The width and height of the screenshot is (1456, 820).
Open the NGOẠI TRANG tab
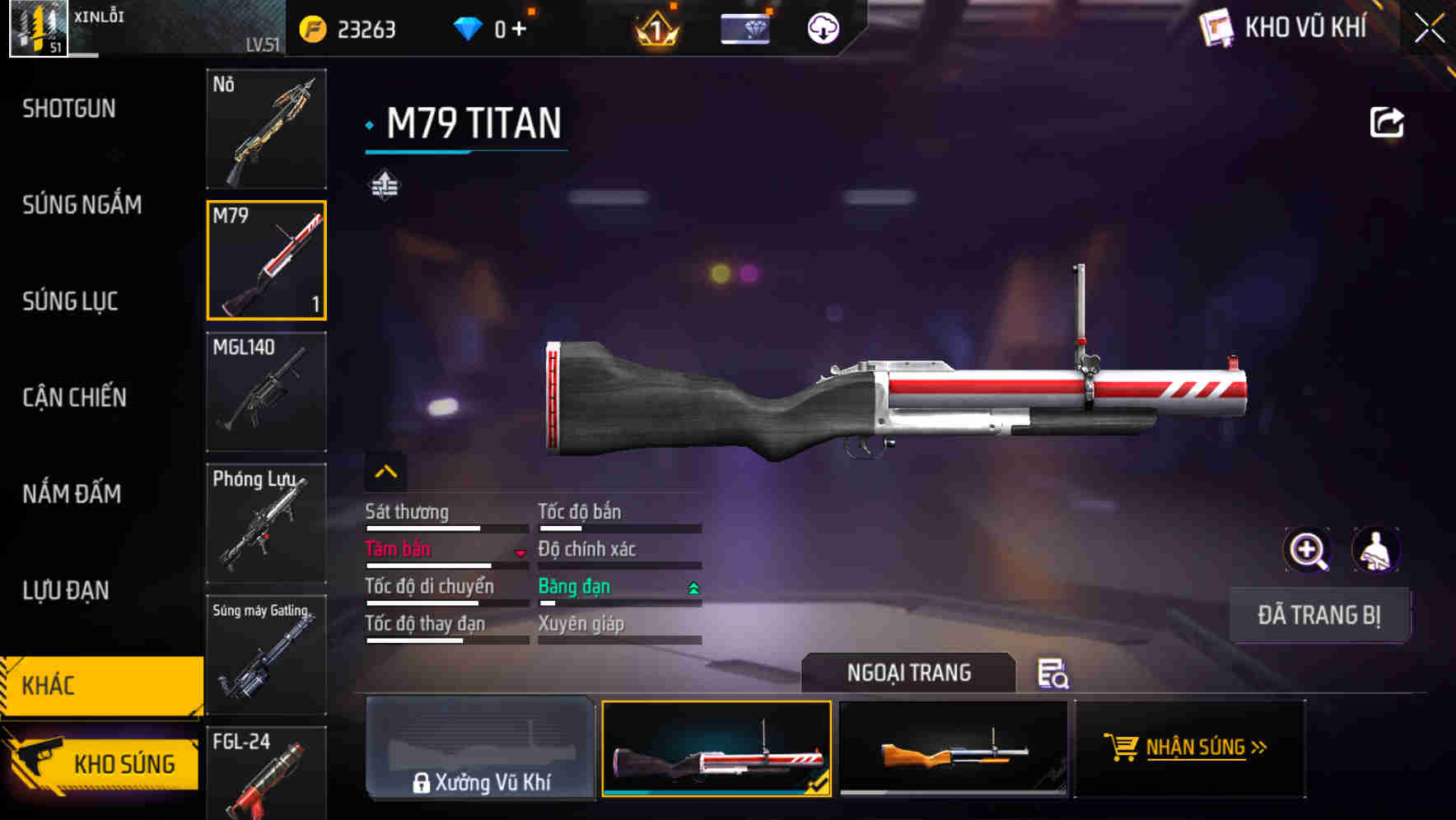(908, 673)
